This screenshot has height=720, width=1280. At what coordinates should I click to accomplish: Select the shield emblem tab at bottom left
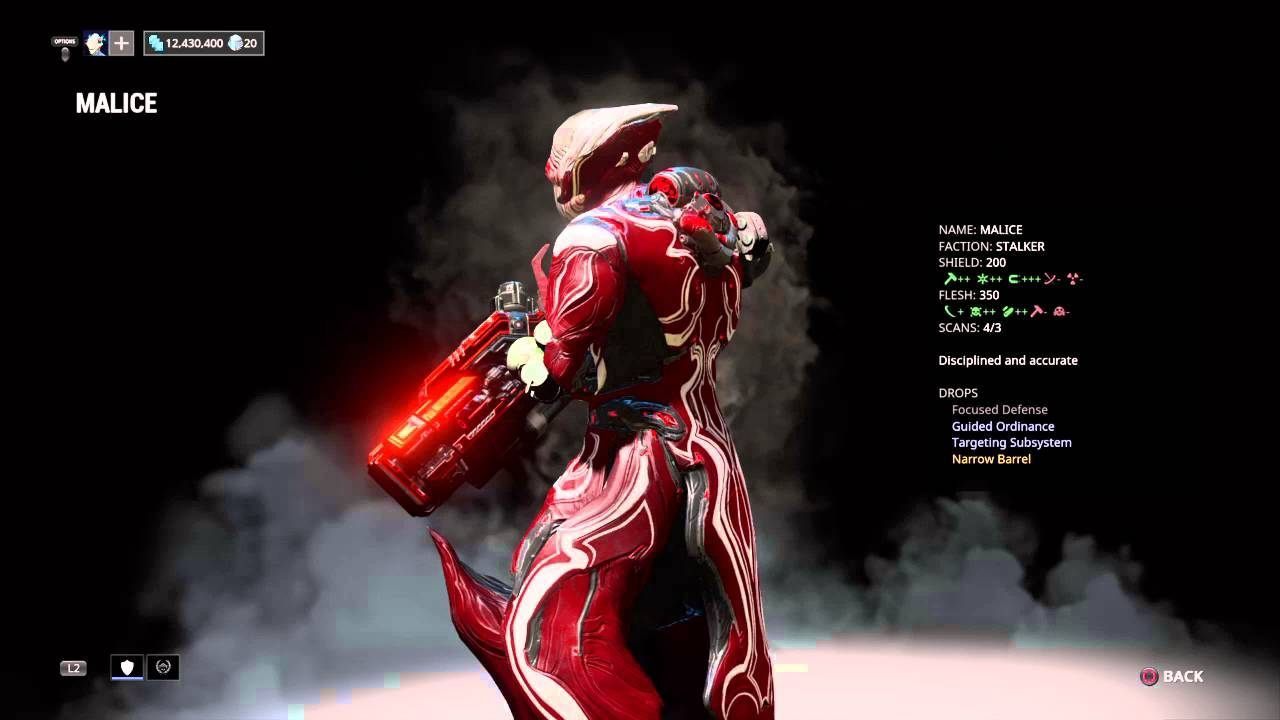[125, 666]
